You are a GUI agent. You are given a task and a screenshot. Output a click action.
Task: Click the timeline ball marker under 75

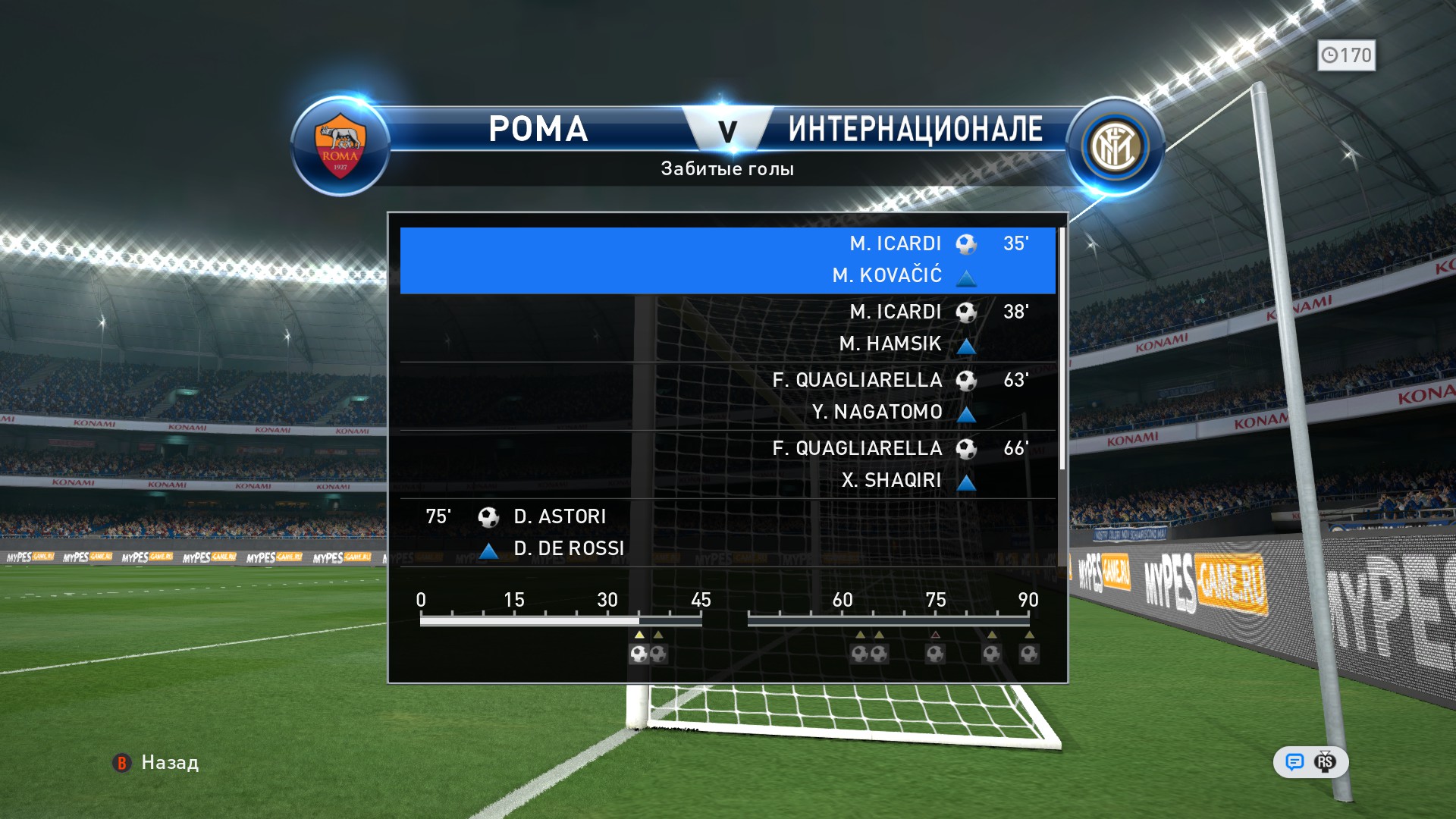click(x=935, y=654)
